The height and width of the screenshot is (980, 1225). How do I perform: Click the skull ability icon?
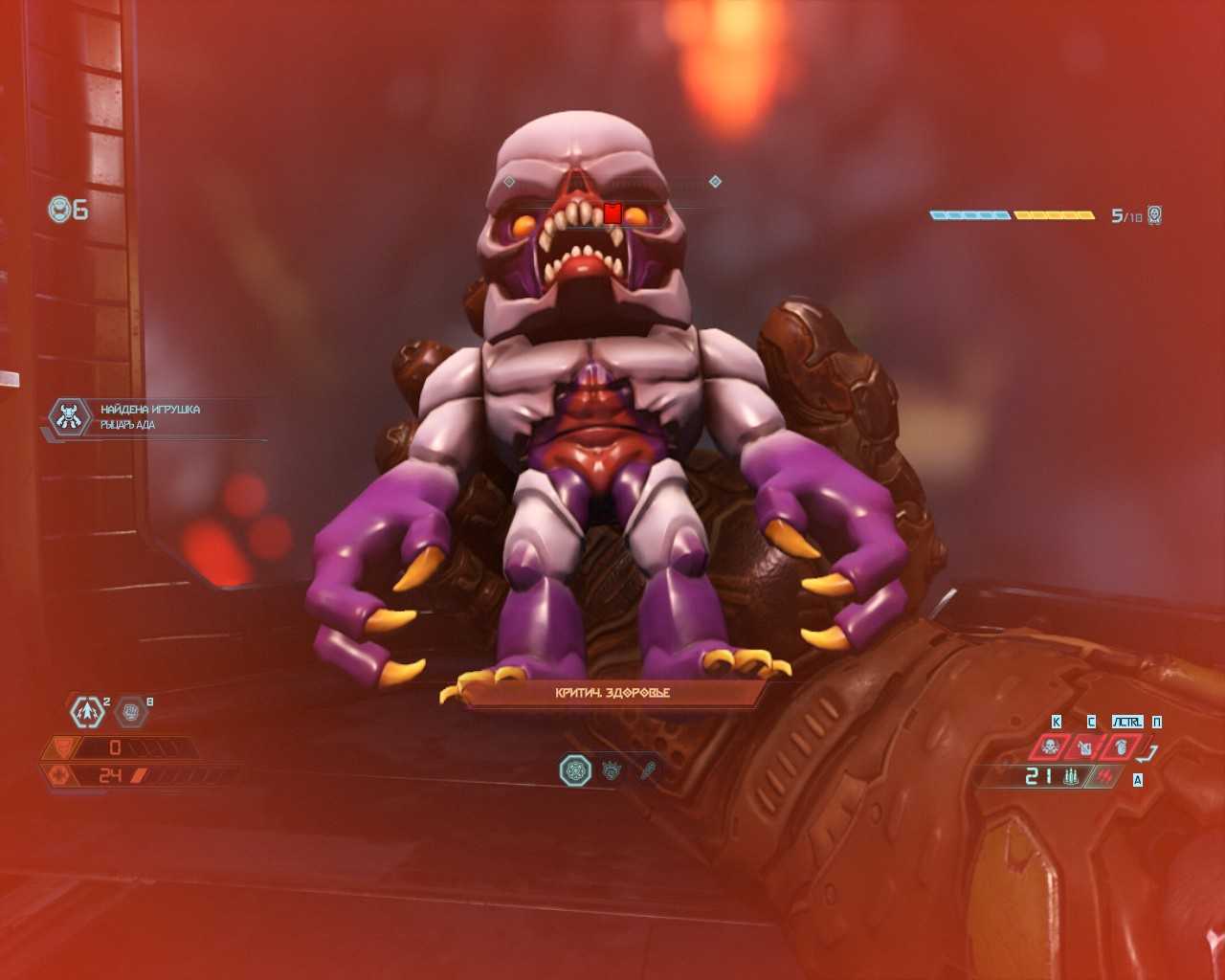click(1051, 746)
